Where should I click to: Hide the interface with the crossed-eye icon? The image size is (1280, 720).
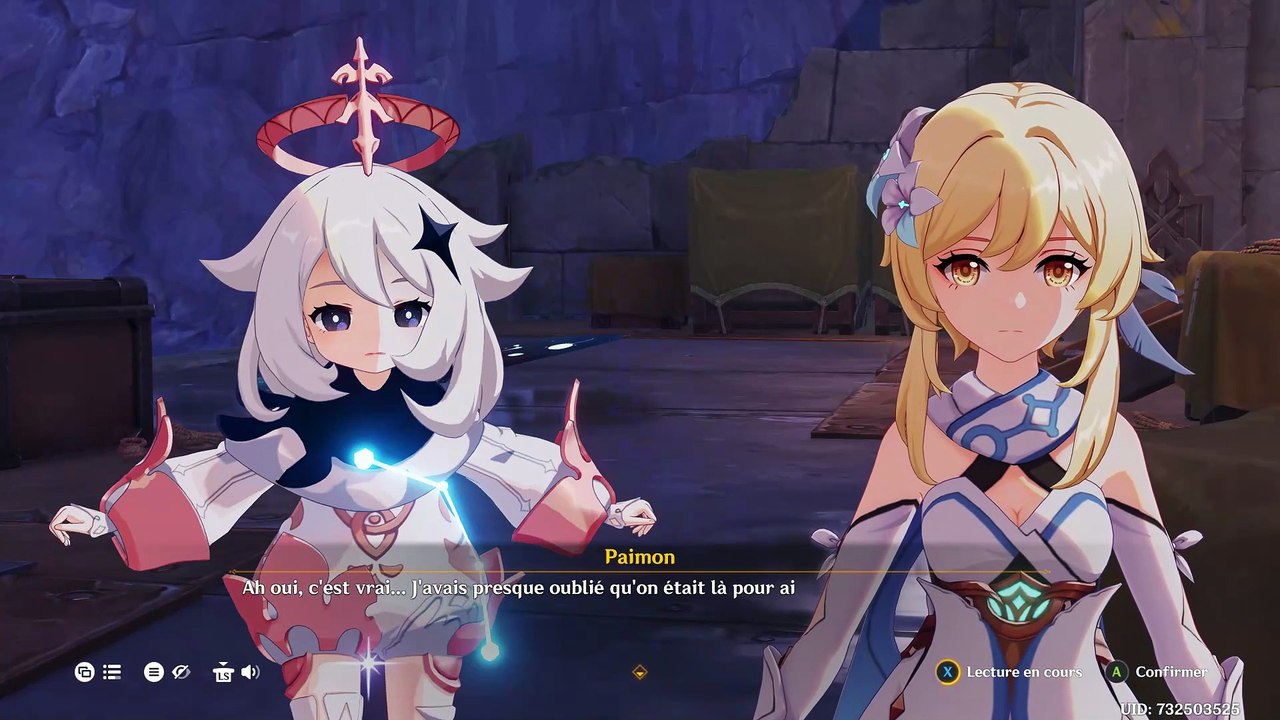pos(181,672)
